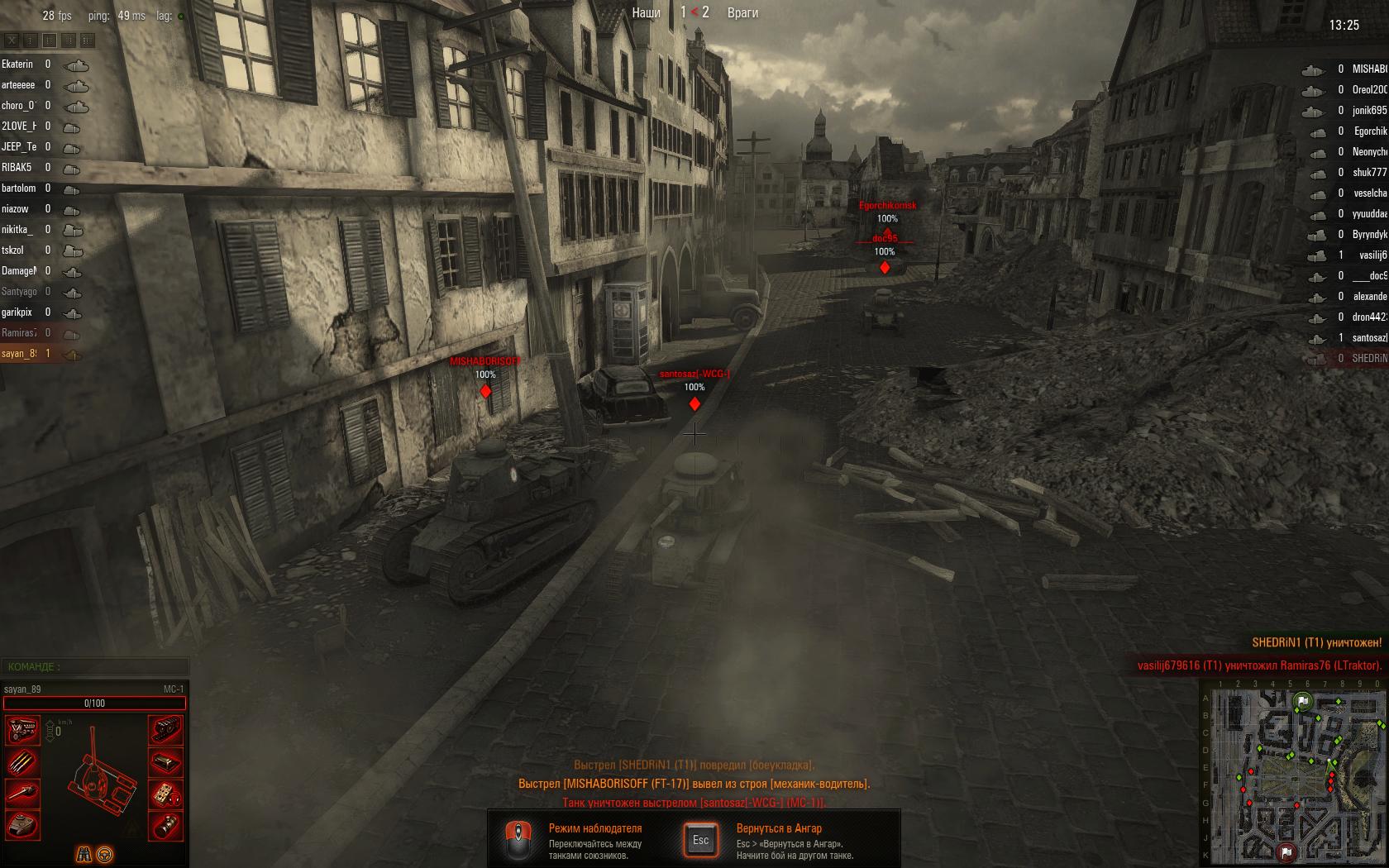1389x868 pixels.
Task: Select the turret module icon
Action: point(23,824)
